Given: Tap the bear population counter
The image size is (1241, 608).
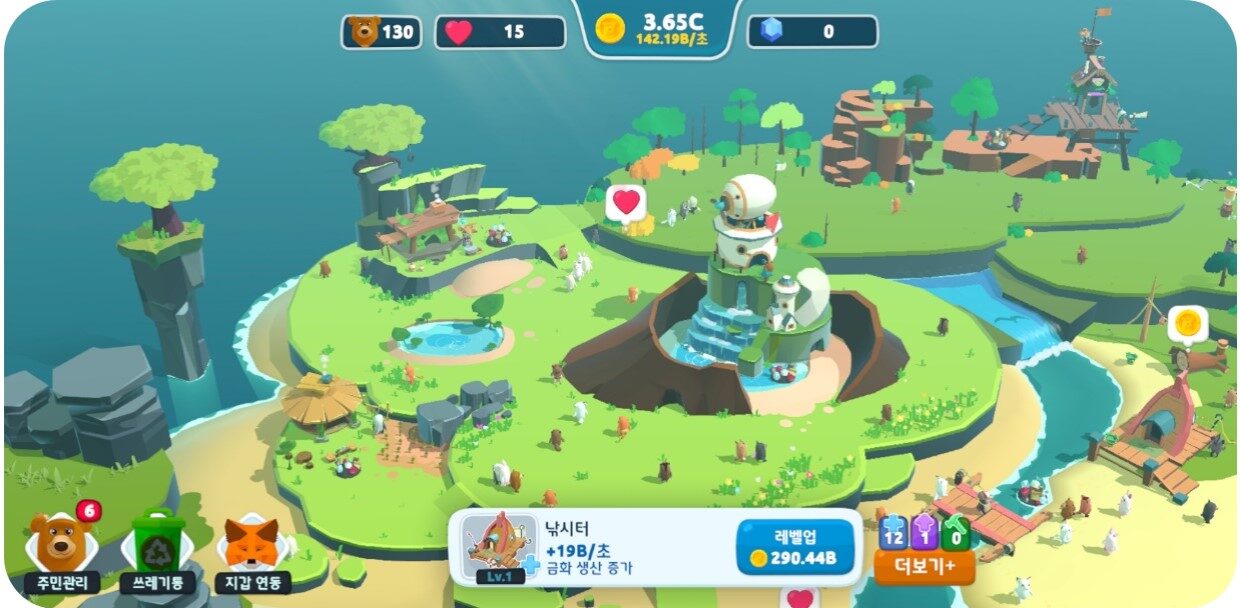Looking at the screenshot, I should (x=381, y=32).
